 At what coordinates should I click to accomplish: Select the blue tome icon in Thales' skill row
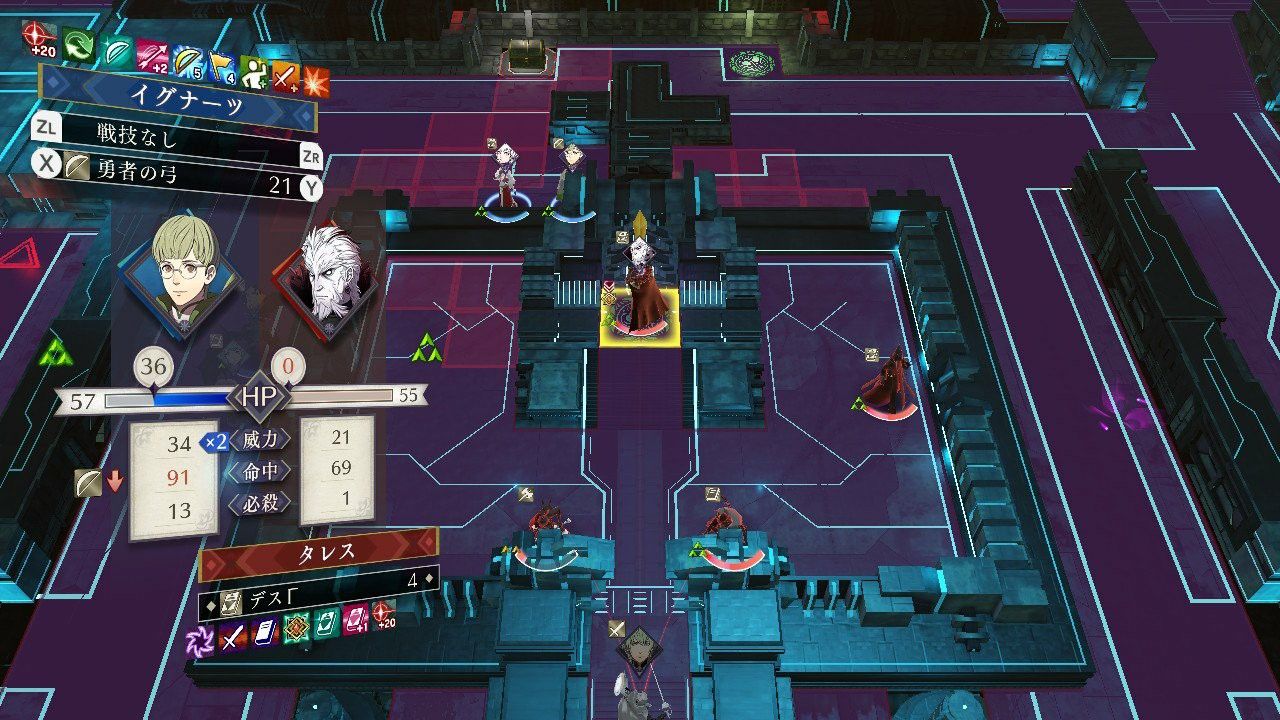[x=265, y=630]
